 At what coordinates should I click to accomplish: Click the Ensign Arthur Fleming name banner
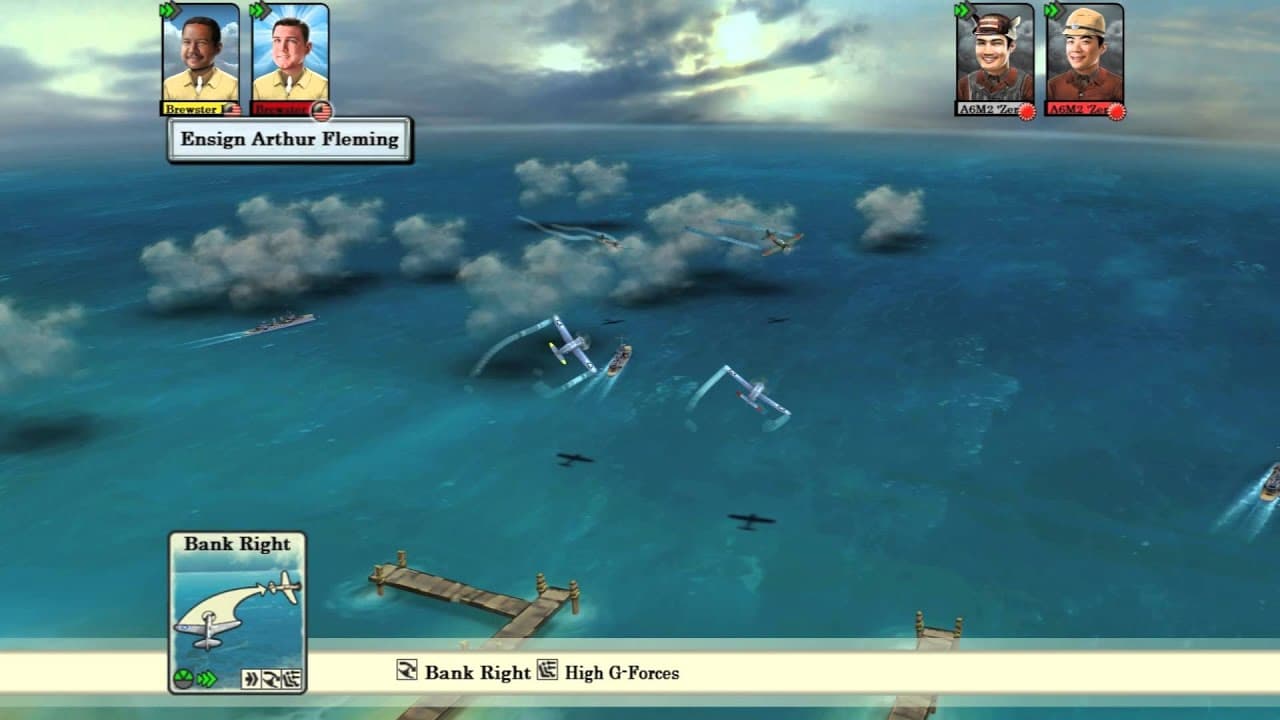click(290, 139)
